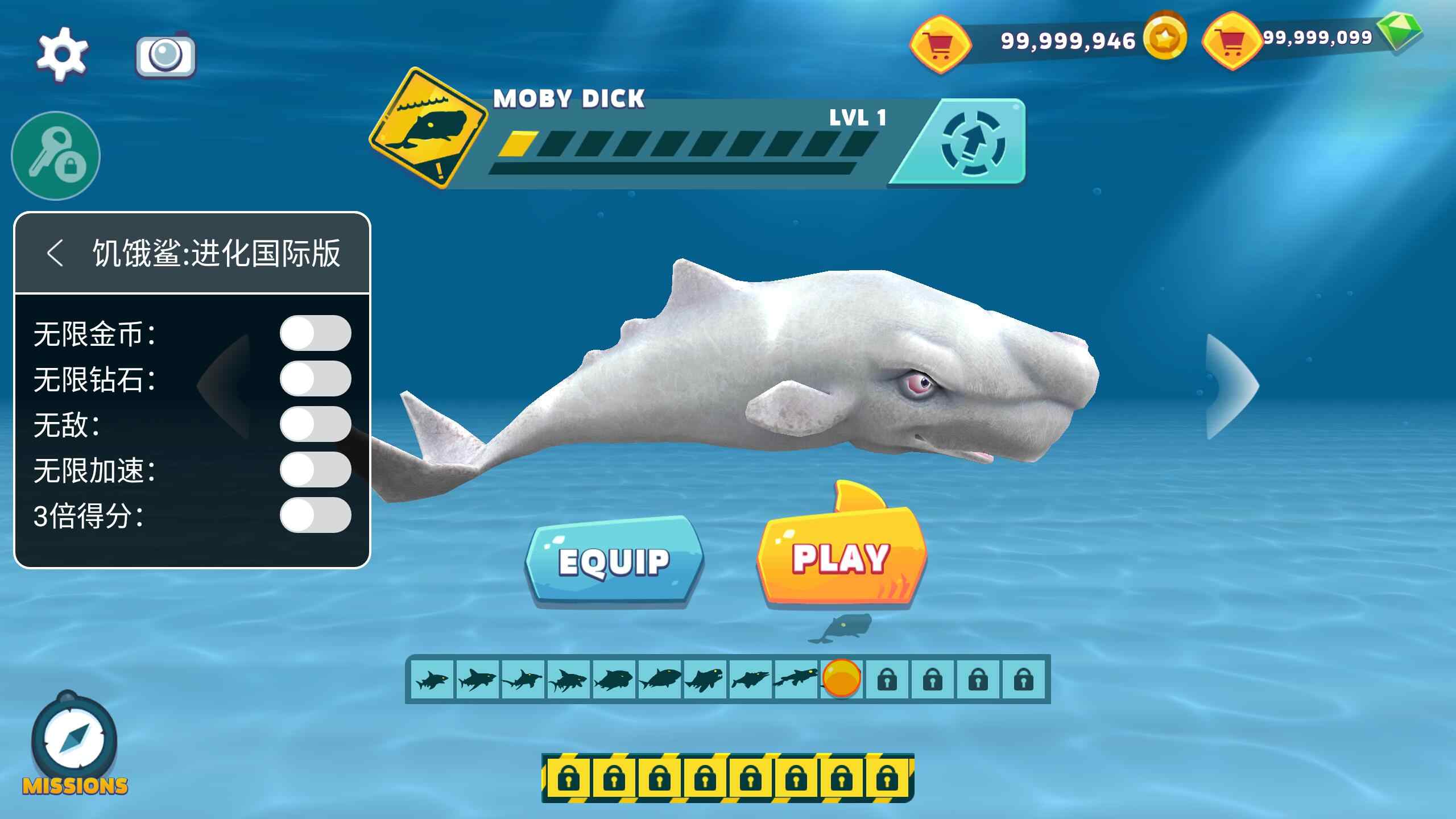1456x819 pixels.
Task: Select the first shark in the row
Action: coord(432,679)
